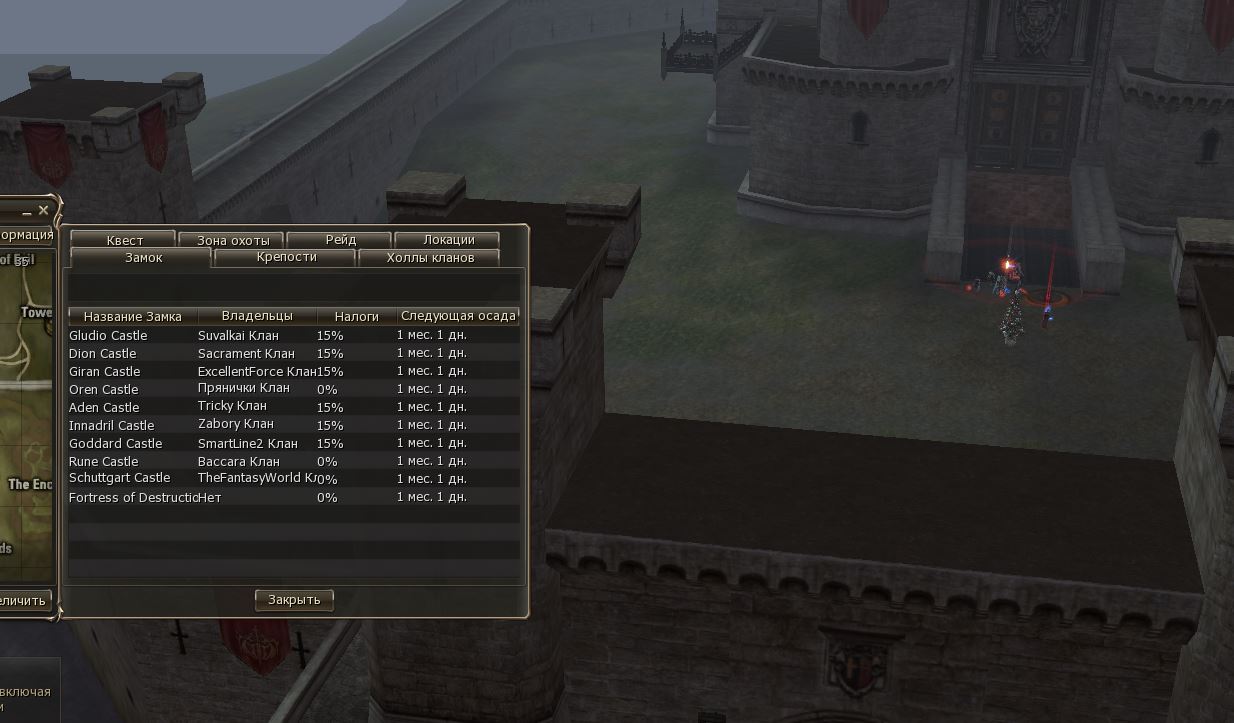Sort by Налоги column header
Screen dimensions: 1234x723
pos(357,316)
